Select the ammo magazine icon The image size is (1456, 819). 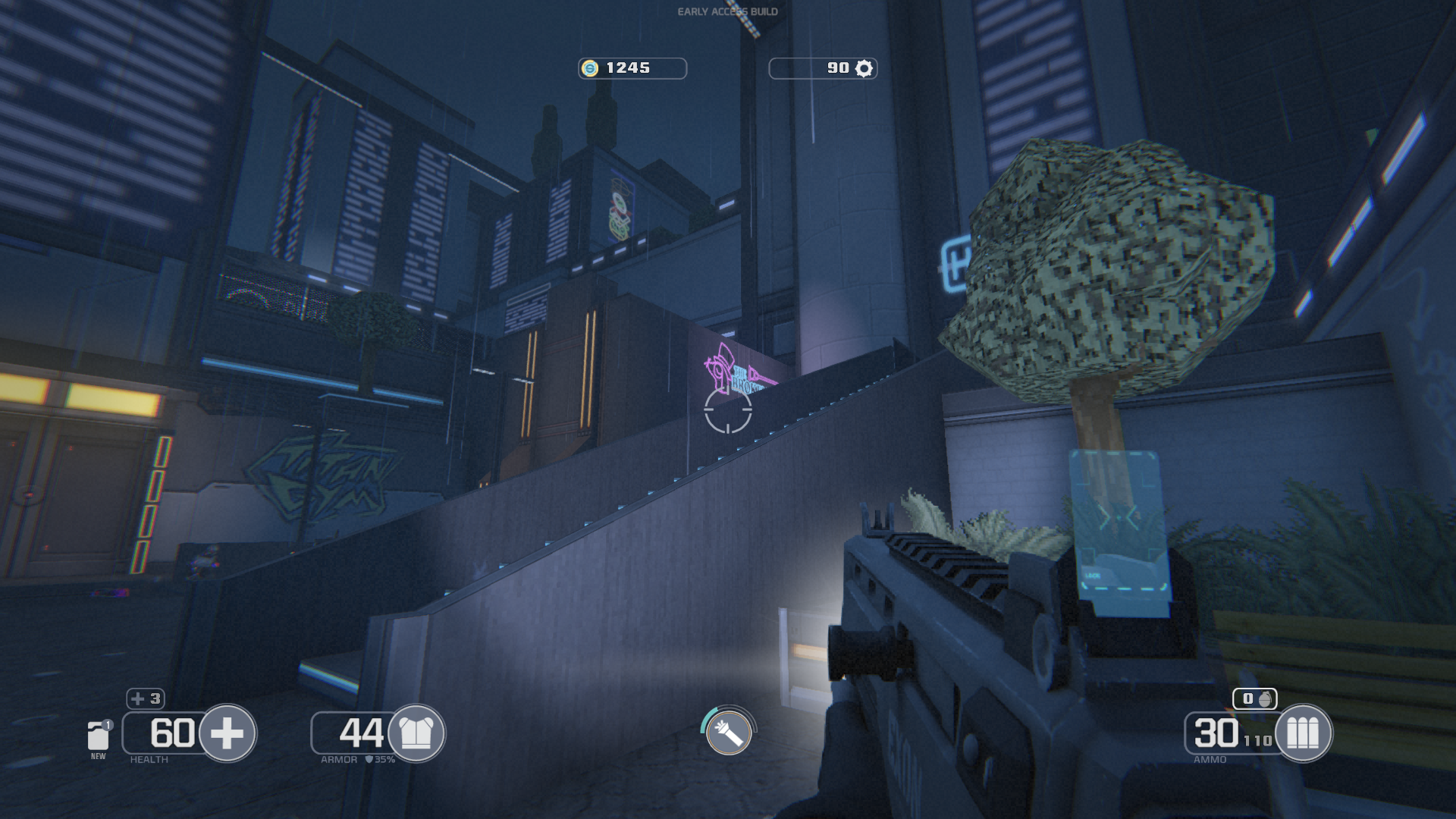coord(1303,733)
